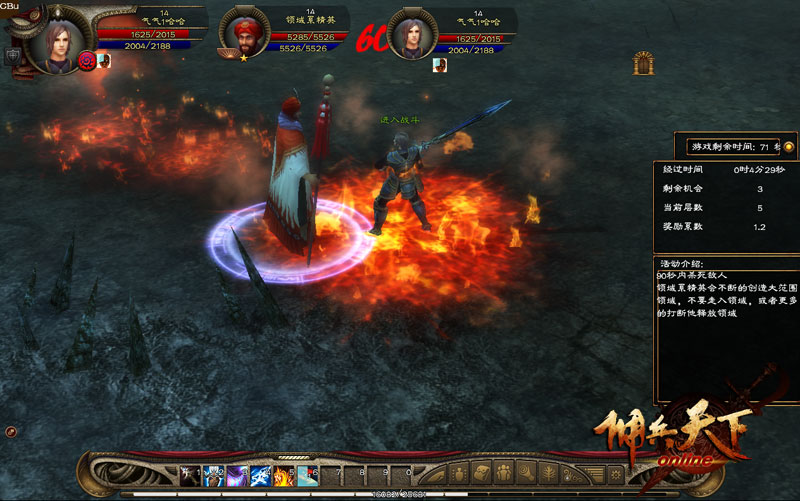Screen dimensions: 800x501
Task: Cast the purple skill in hotbar slot 3
Action: 237,471
